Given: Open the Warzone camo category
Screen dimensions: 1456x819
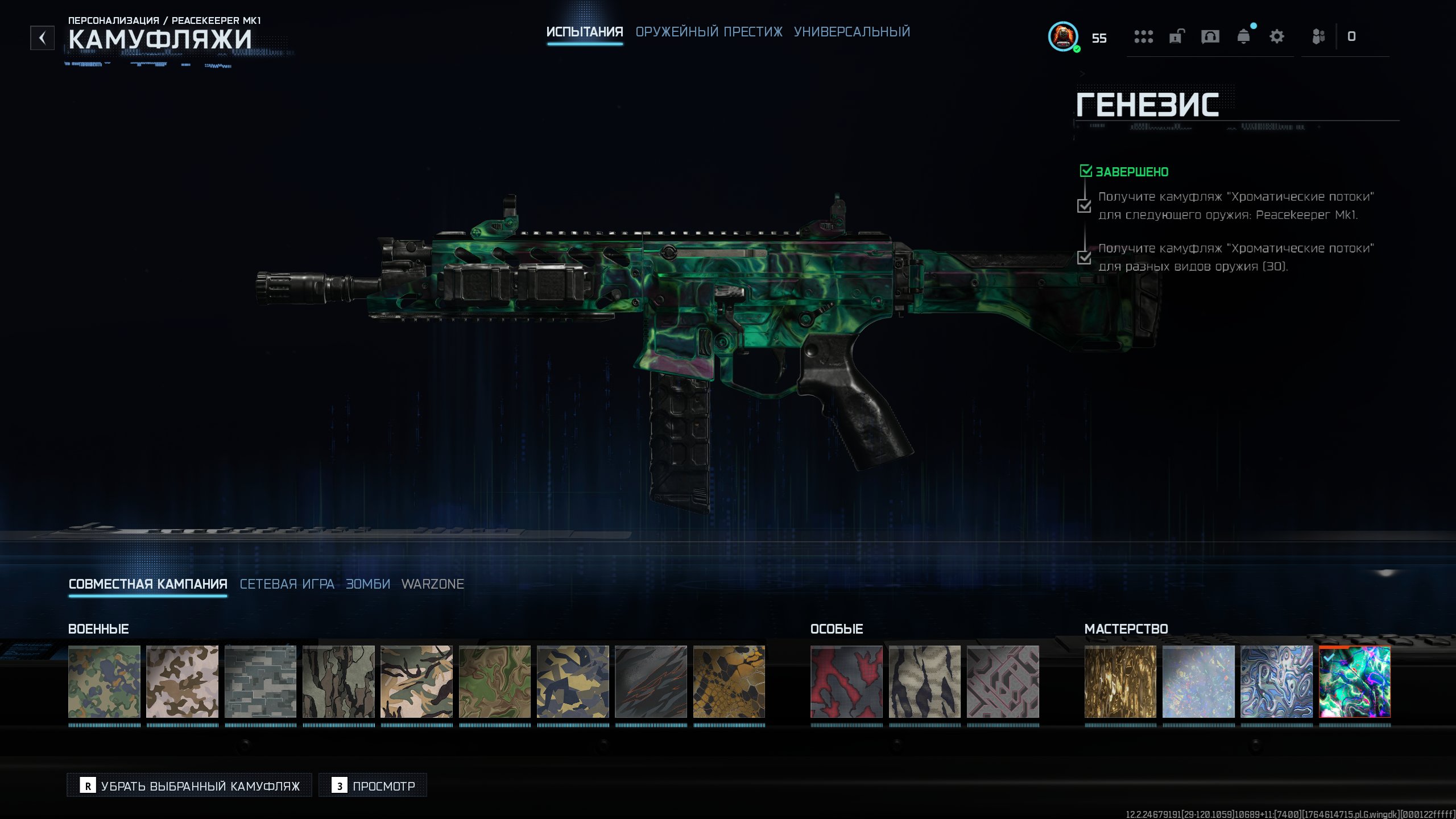Looking at the screenshot, I should click(x=433, y=584).
